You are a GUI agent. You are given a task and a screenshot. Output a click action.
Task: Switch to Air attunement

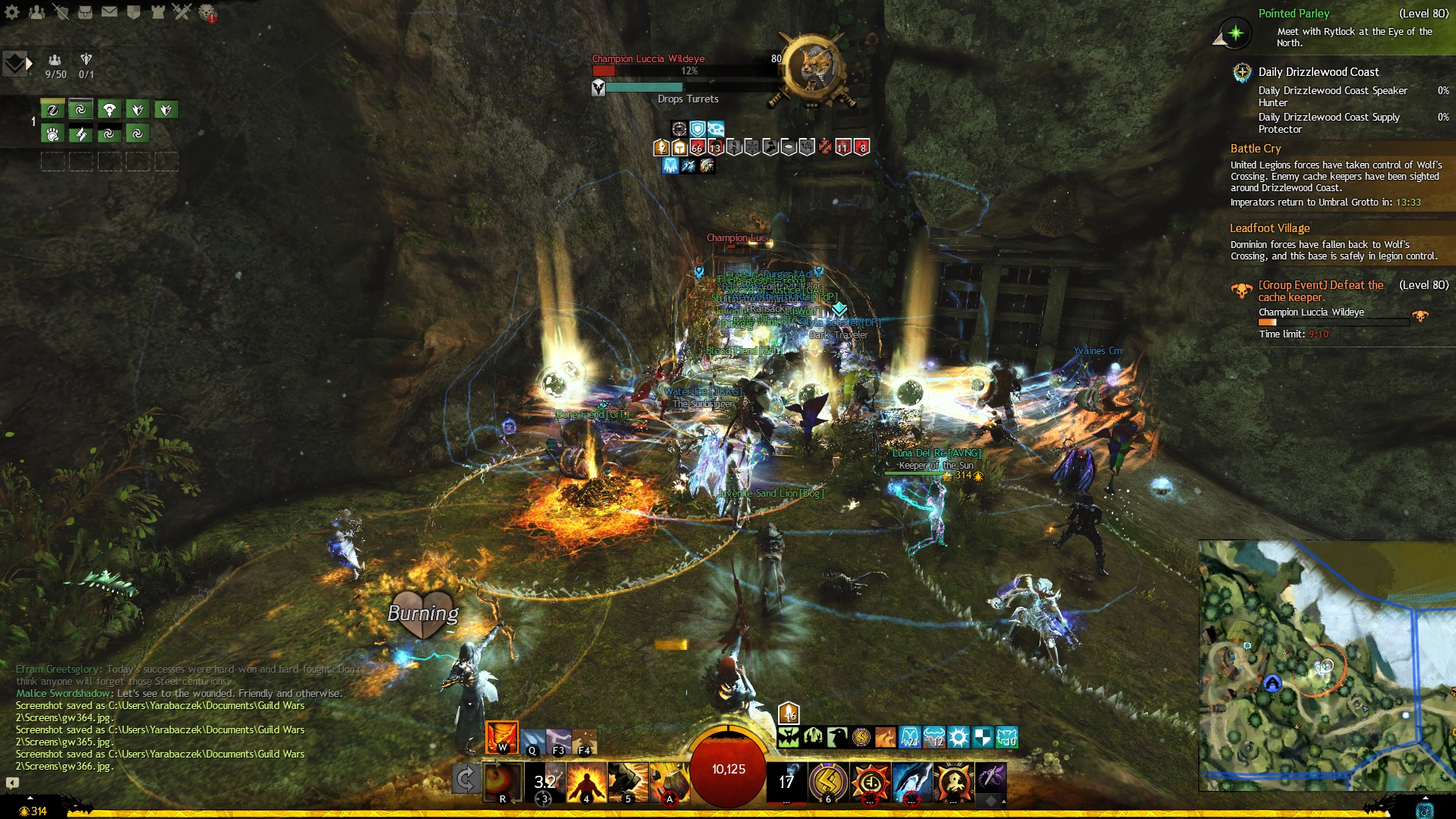[559, 741]
